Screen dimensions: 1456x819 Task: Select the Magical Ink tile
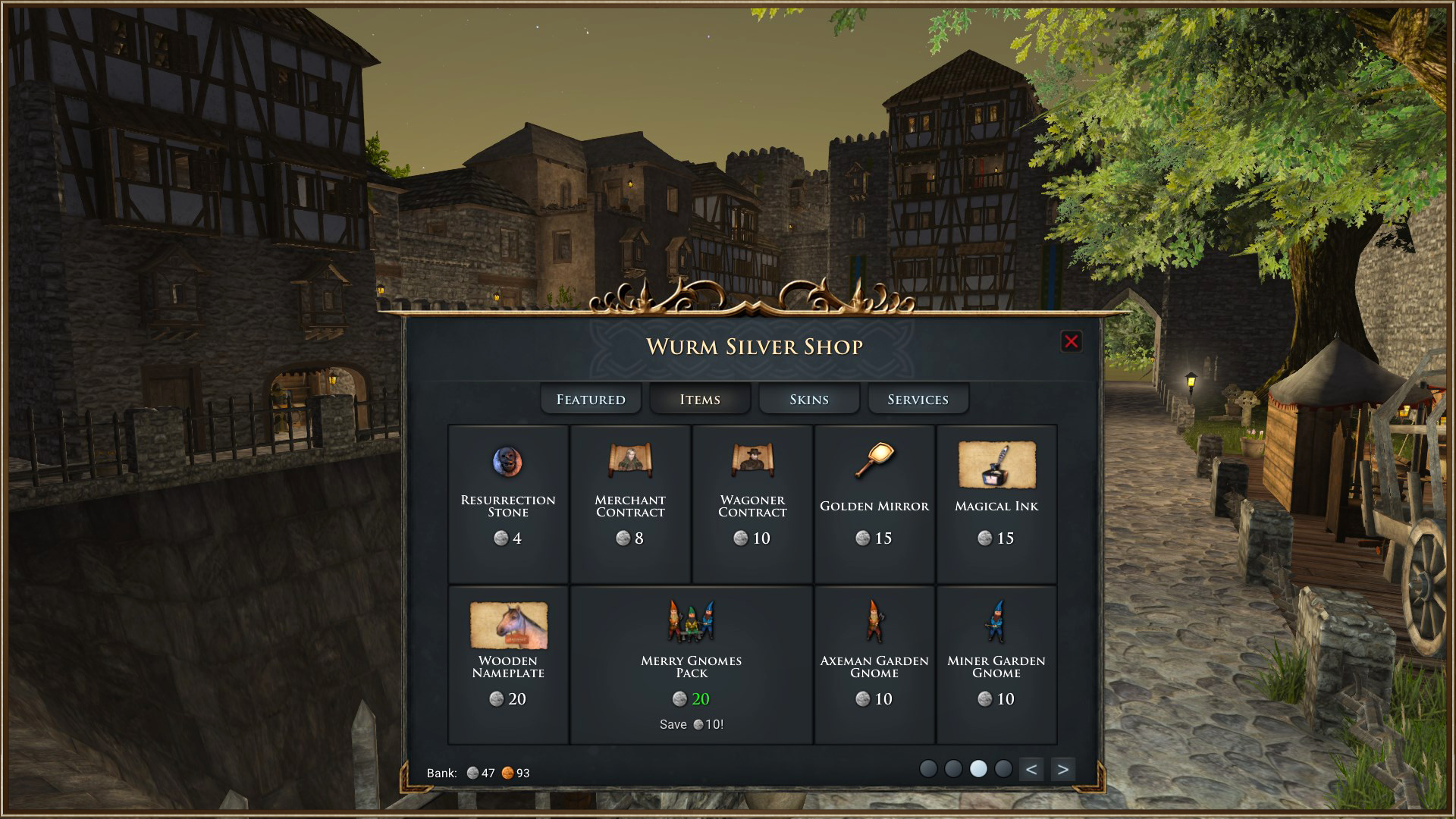tap(996, 504)
